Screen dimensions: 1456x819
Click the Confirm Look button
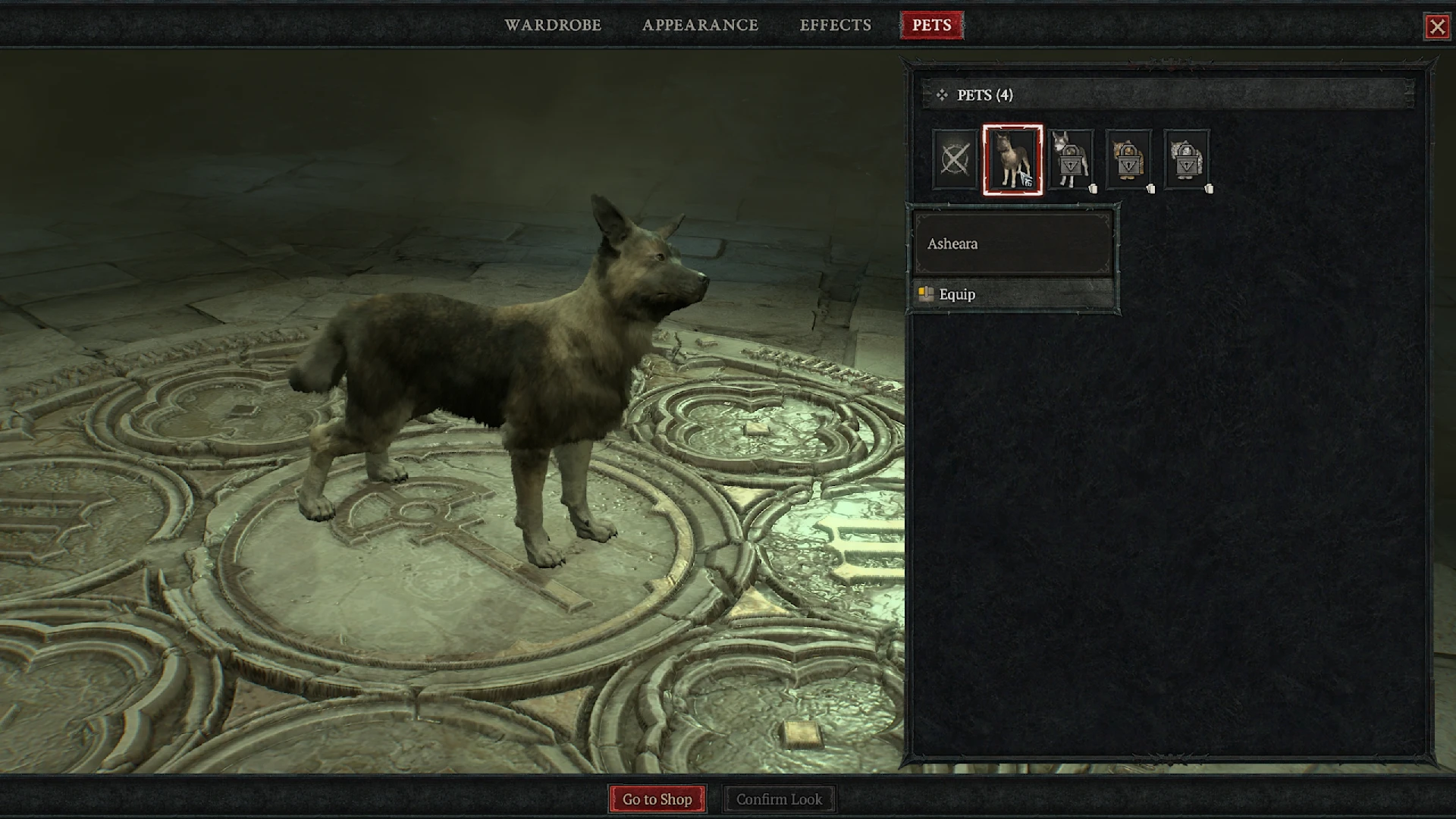click(779, 799)
